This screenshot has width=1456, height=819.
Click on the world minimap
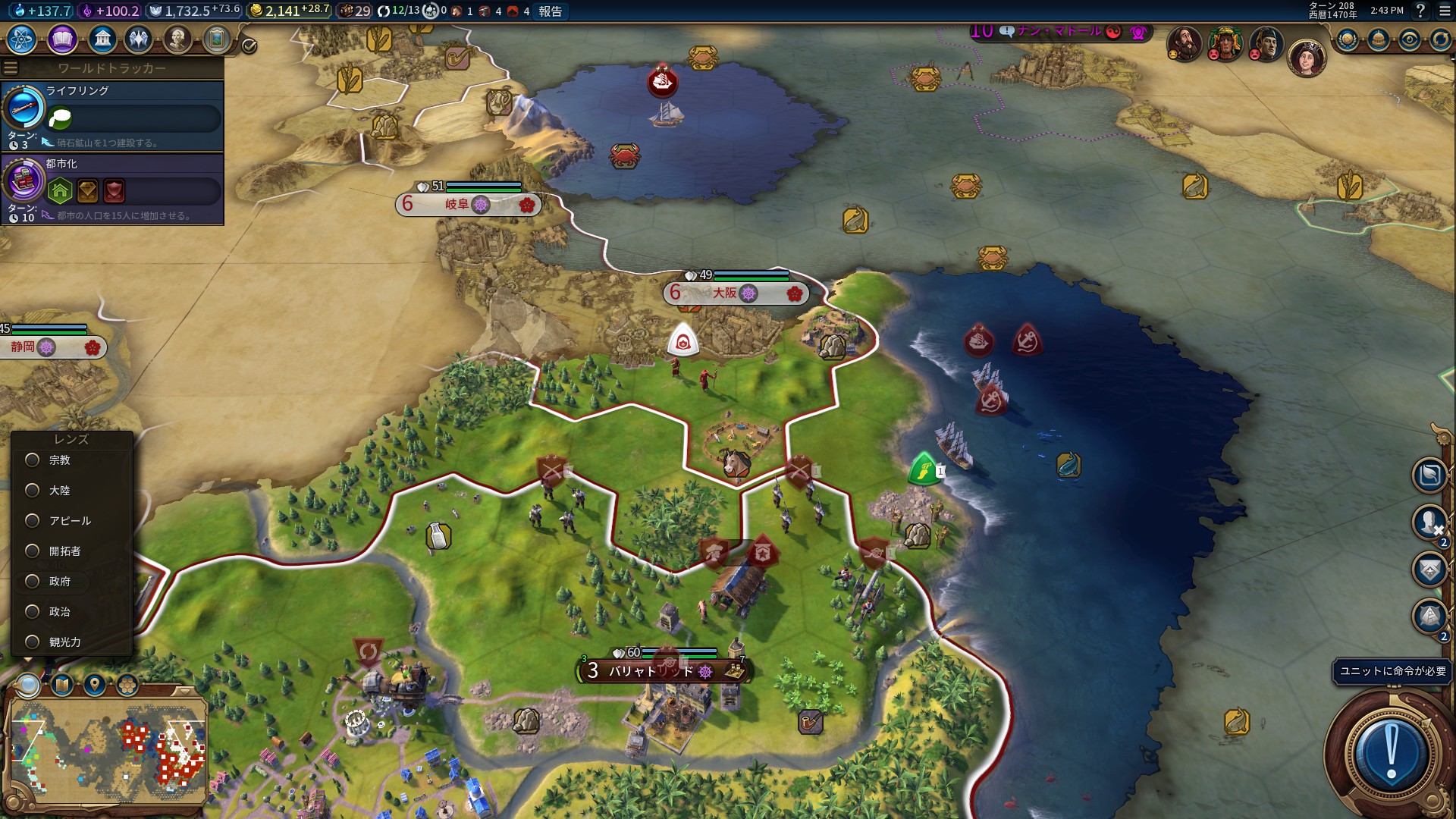point(106,751)
